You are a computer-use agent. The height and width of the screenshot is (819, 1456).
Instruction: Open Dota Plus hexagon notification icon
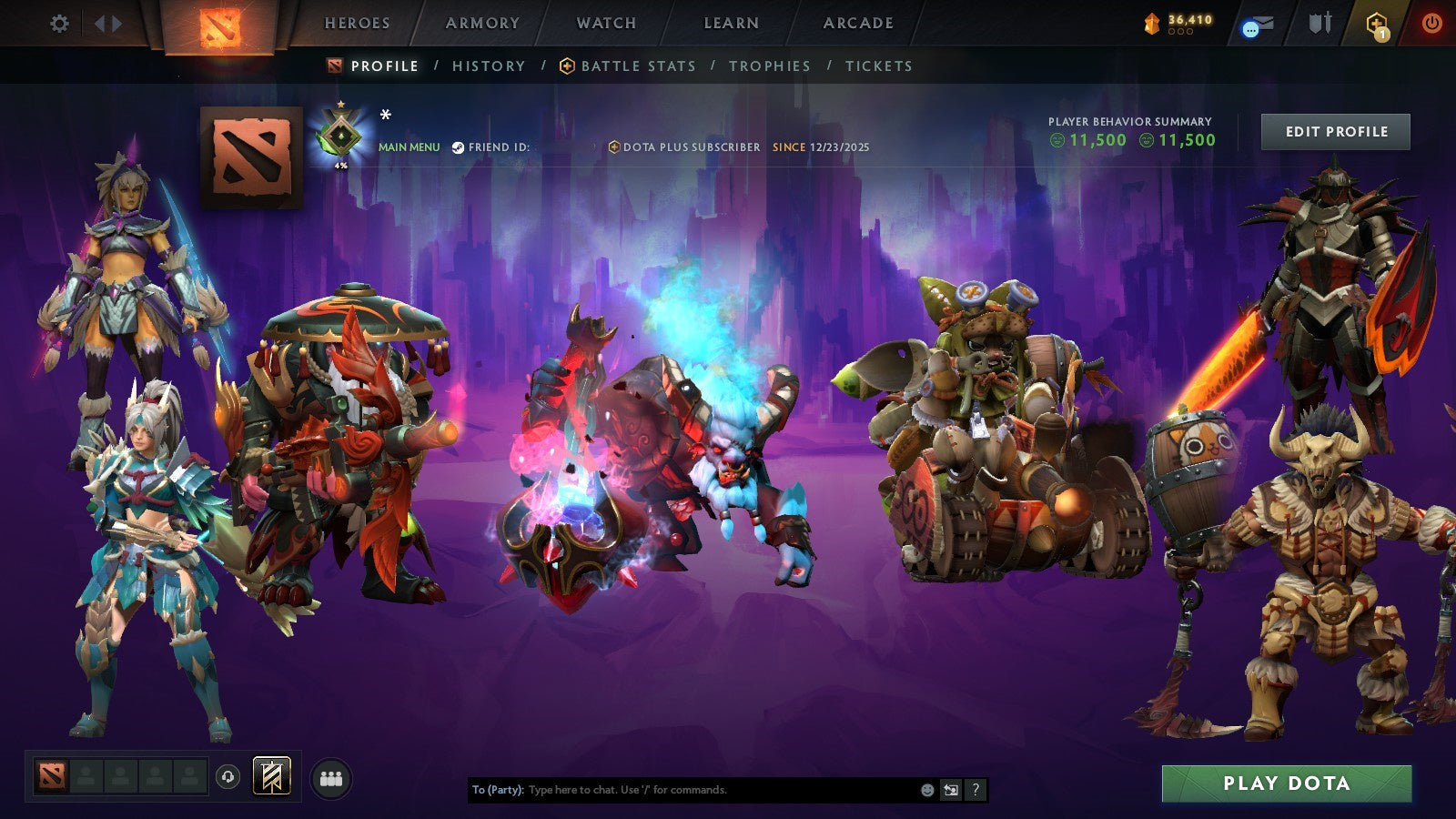pyautogui.click(x=1377, y=25)
